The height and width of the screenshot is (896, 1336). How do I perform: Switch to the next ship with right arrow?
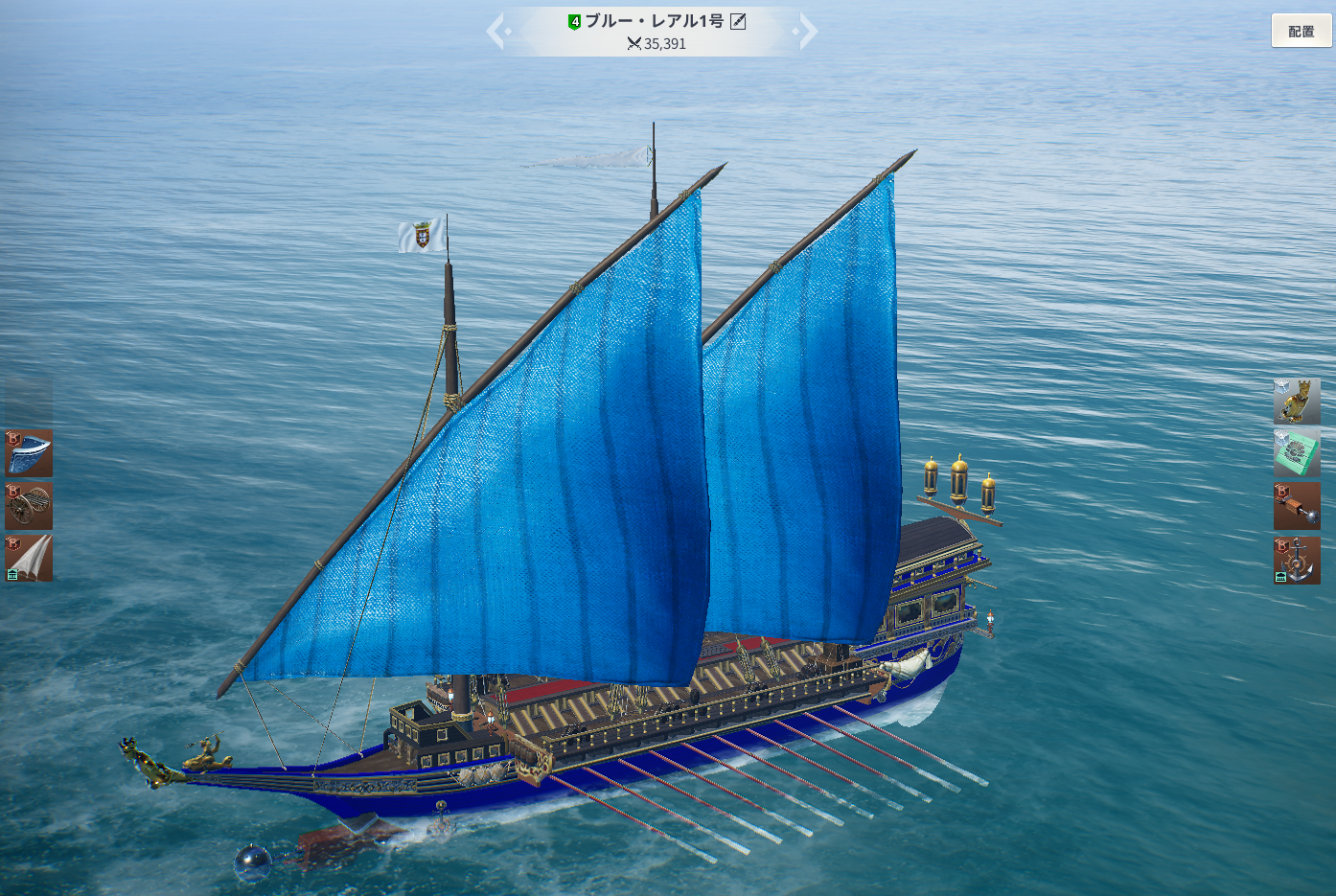click(x=808, y=32)
